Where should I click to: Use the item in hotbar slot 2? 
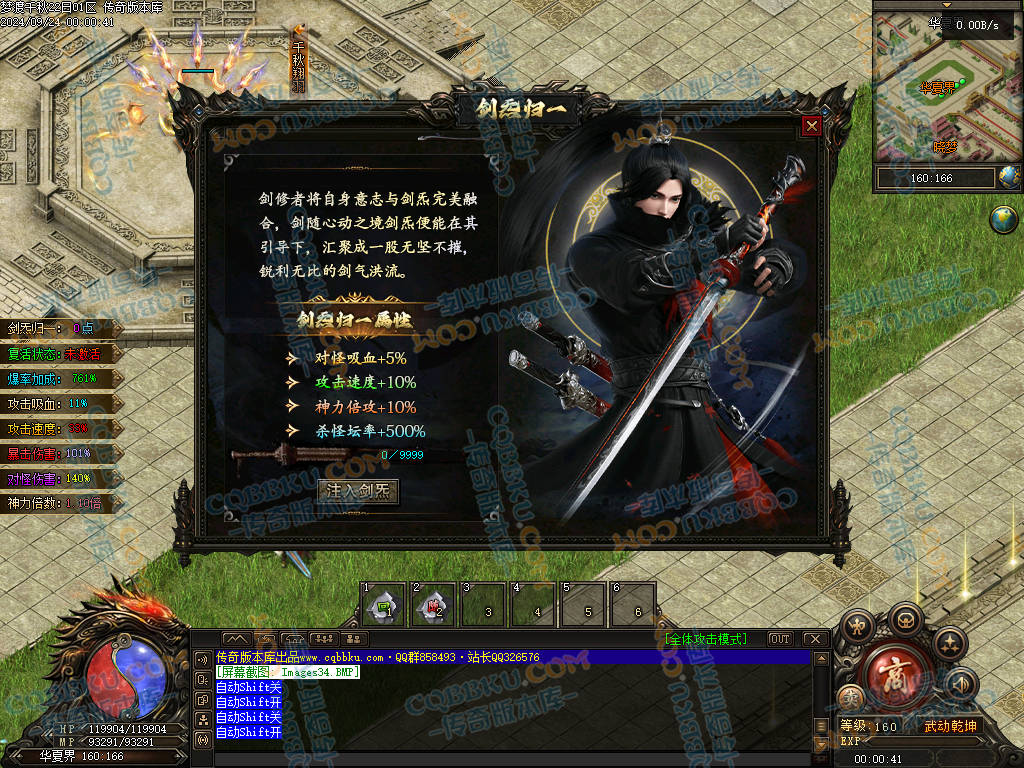tap(433, 604)
